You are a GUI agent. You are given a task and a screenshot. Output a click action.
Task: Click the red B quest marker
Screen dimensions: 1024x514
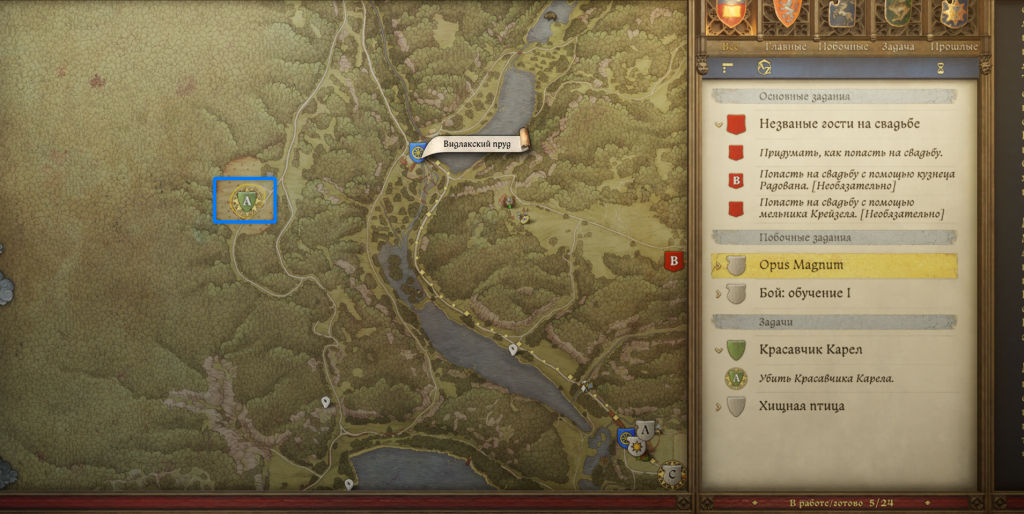[674, 263]
